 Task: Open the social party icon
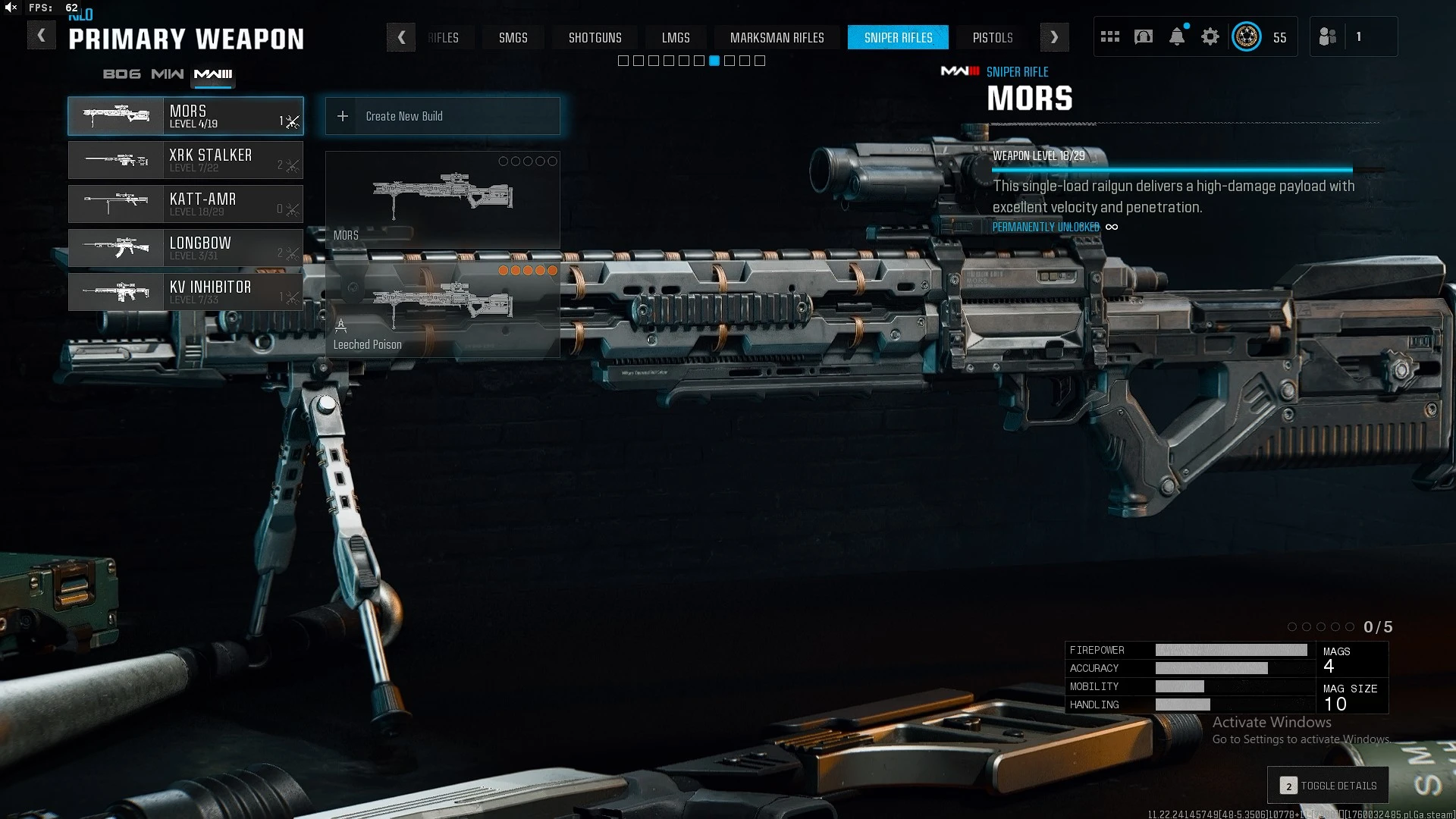coord(1327,36)
